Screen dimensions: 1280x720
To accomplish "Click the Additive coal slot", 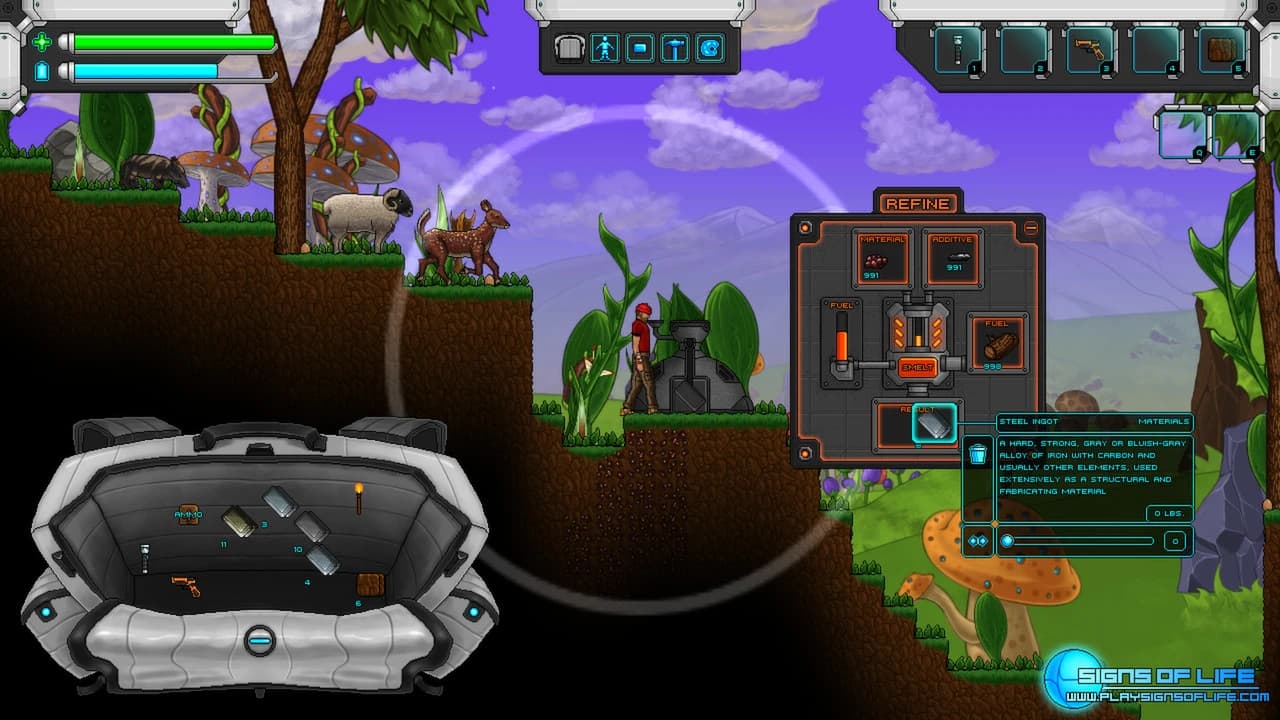I will [951, 258].
